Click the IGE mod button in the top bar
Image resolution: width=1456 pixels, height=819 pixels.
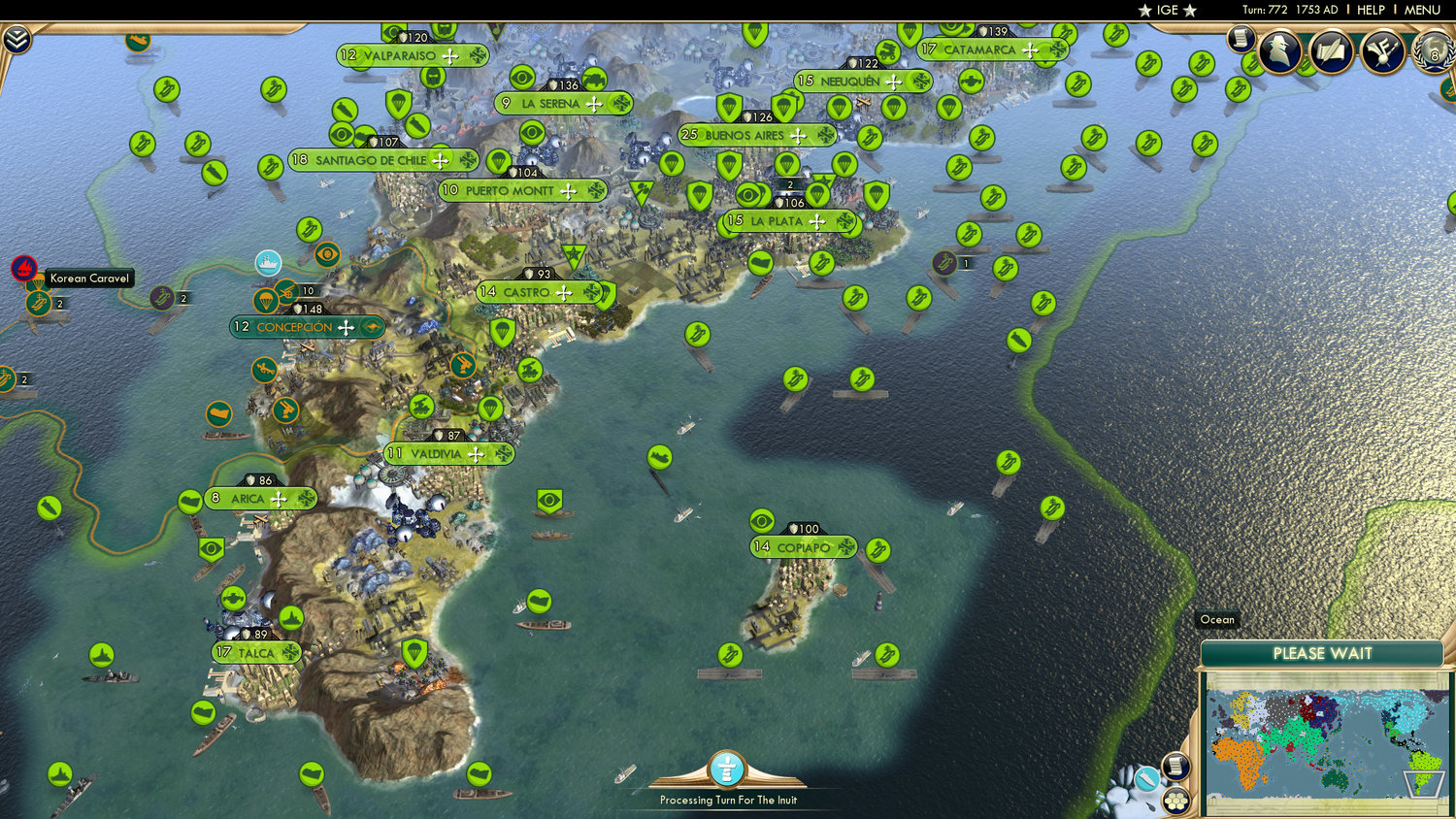[1166, 11]
